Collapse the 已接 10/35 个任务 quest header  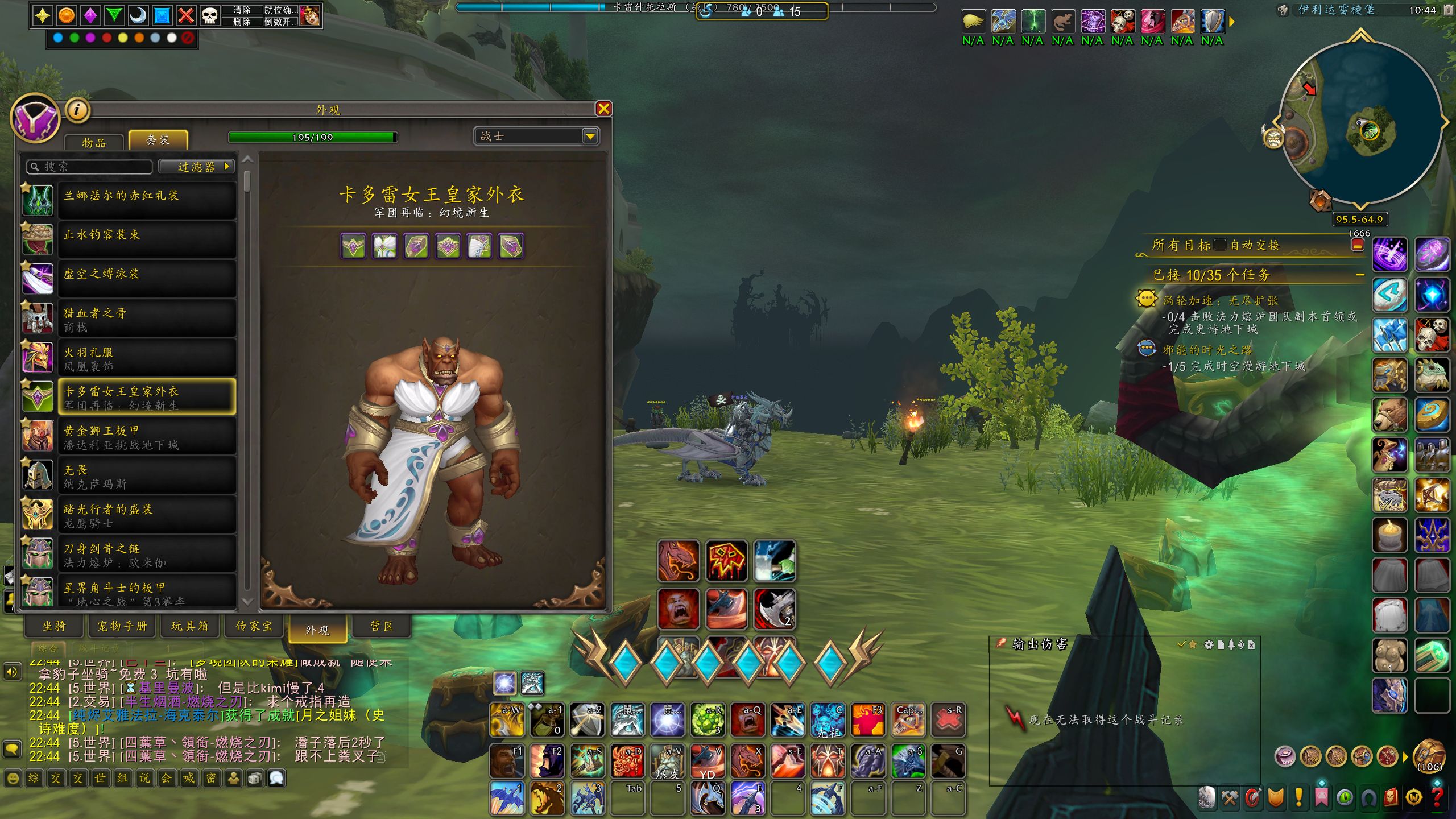(1360, 275)
